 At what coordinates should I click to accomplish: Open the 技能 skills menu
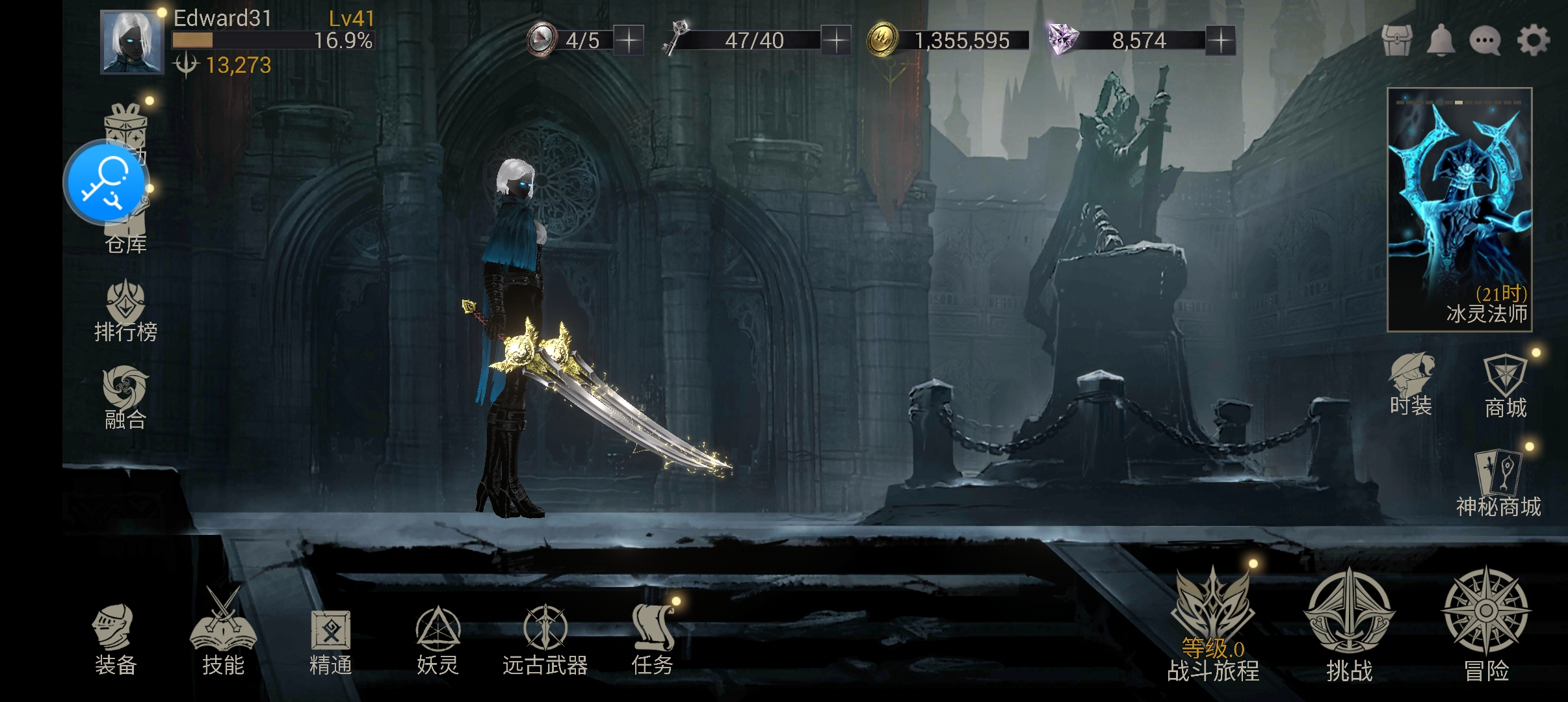[223, 635]
